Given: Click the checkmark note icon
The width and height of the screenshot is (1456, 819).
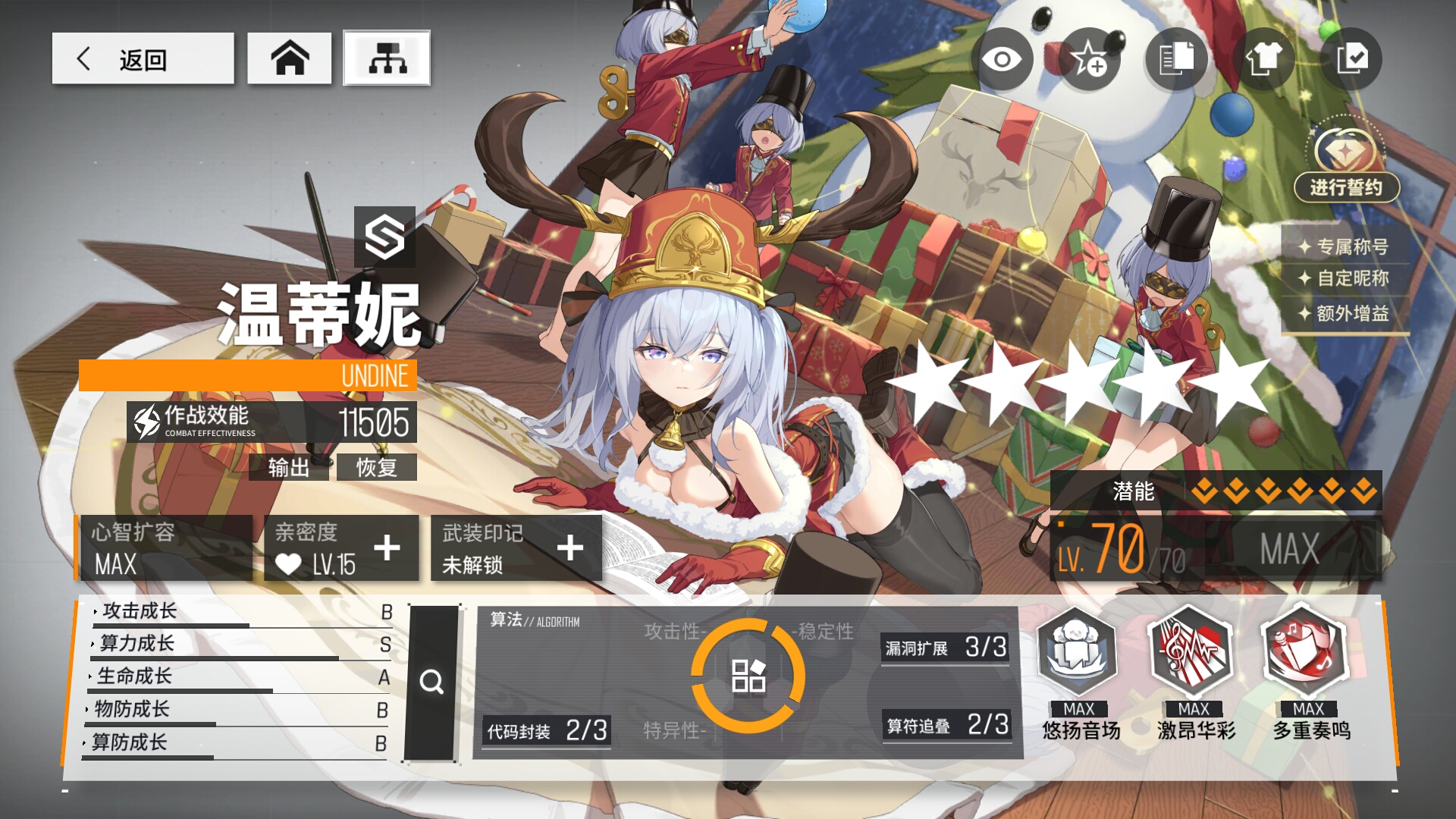Looking at the screenshot, I should (1351, 59).
